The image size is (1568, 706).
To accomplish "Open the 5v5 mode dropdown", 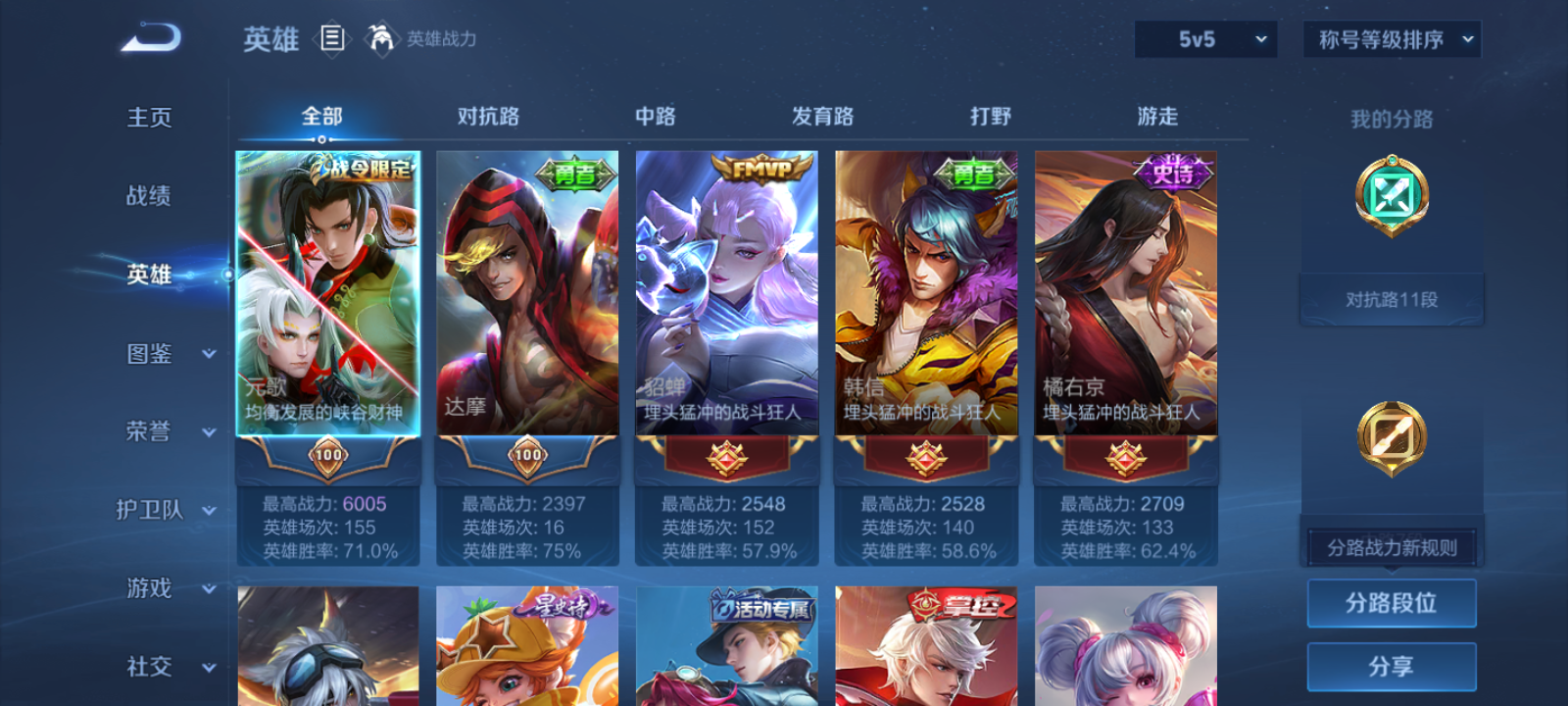I will coord(1204,40).
